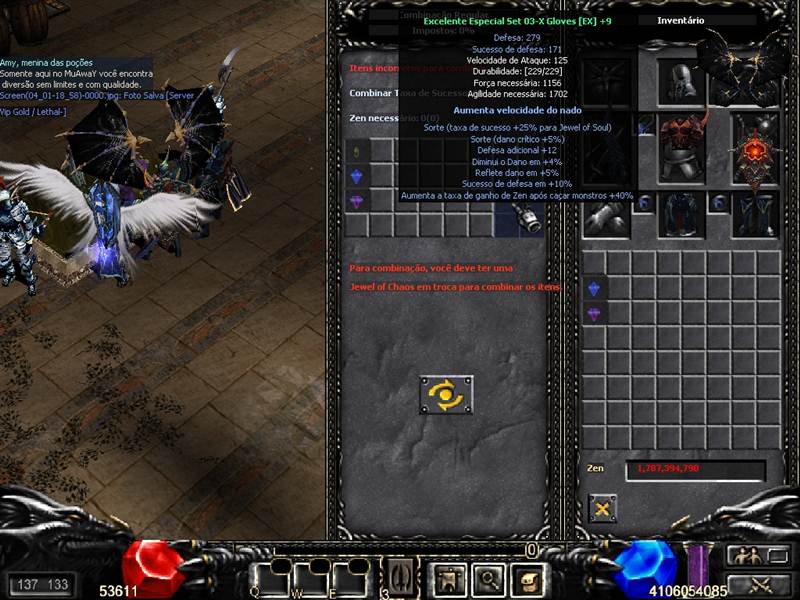
Task: Select the gloves in the combination grid
Action: point(529,220)
